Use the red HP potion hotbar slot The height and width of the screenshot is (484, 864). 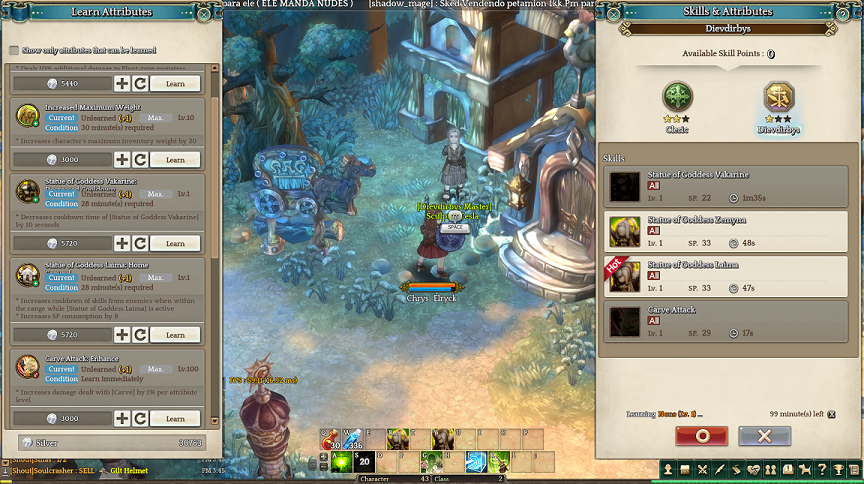[329, 441]
